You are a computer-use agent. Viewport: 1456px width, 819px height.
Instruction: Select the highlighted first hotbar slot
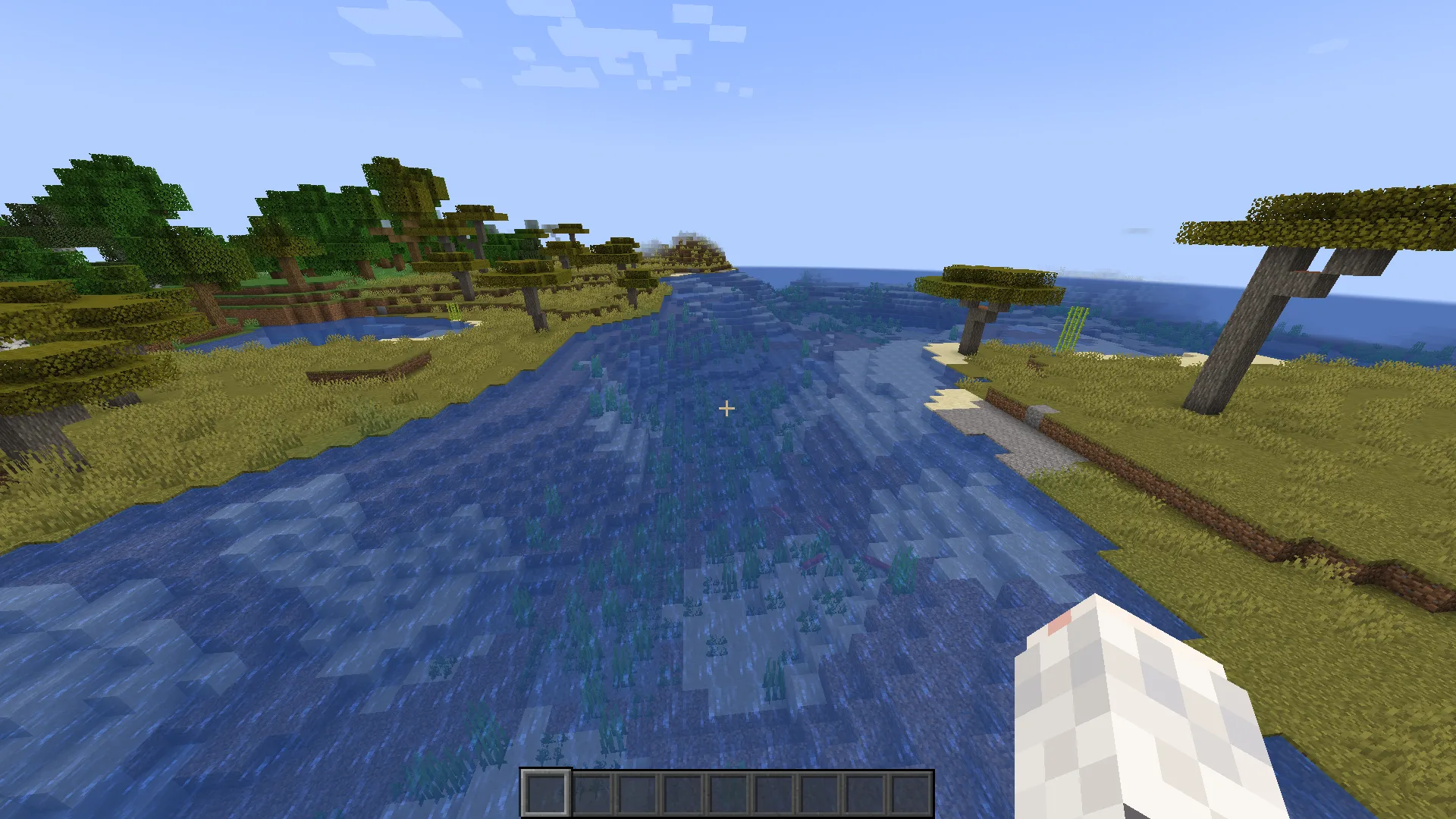click(545, 794)
